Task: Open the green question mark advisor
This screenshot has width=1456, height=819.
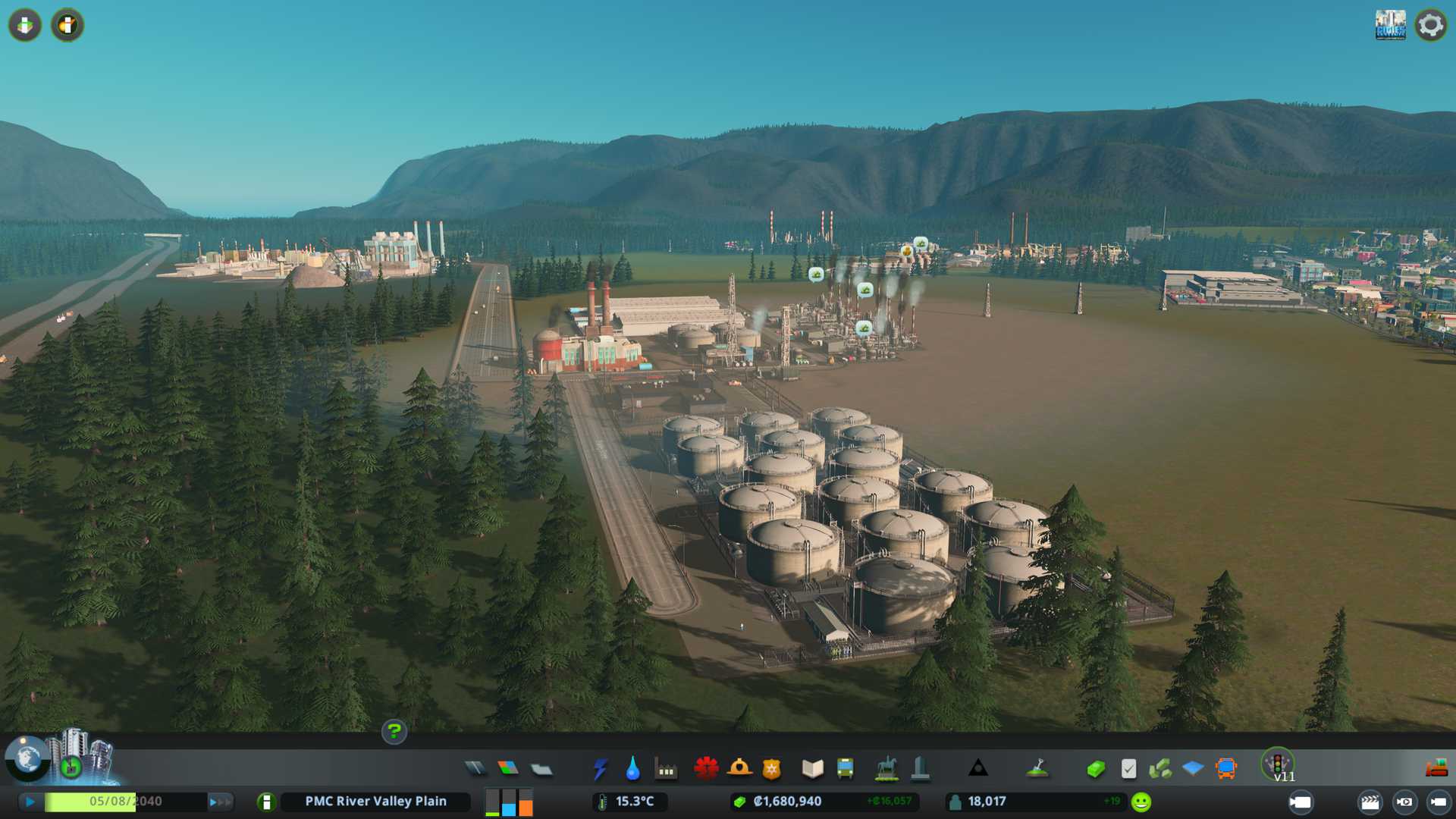Action: [394, 732]
